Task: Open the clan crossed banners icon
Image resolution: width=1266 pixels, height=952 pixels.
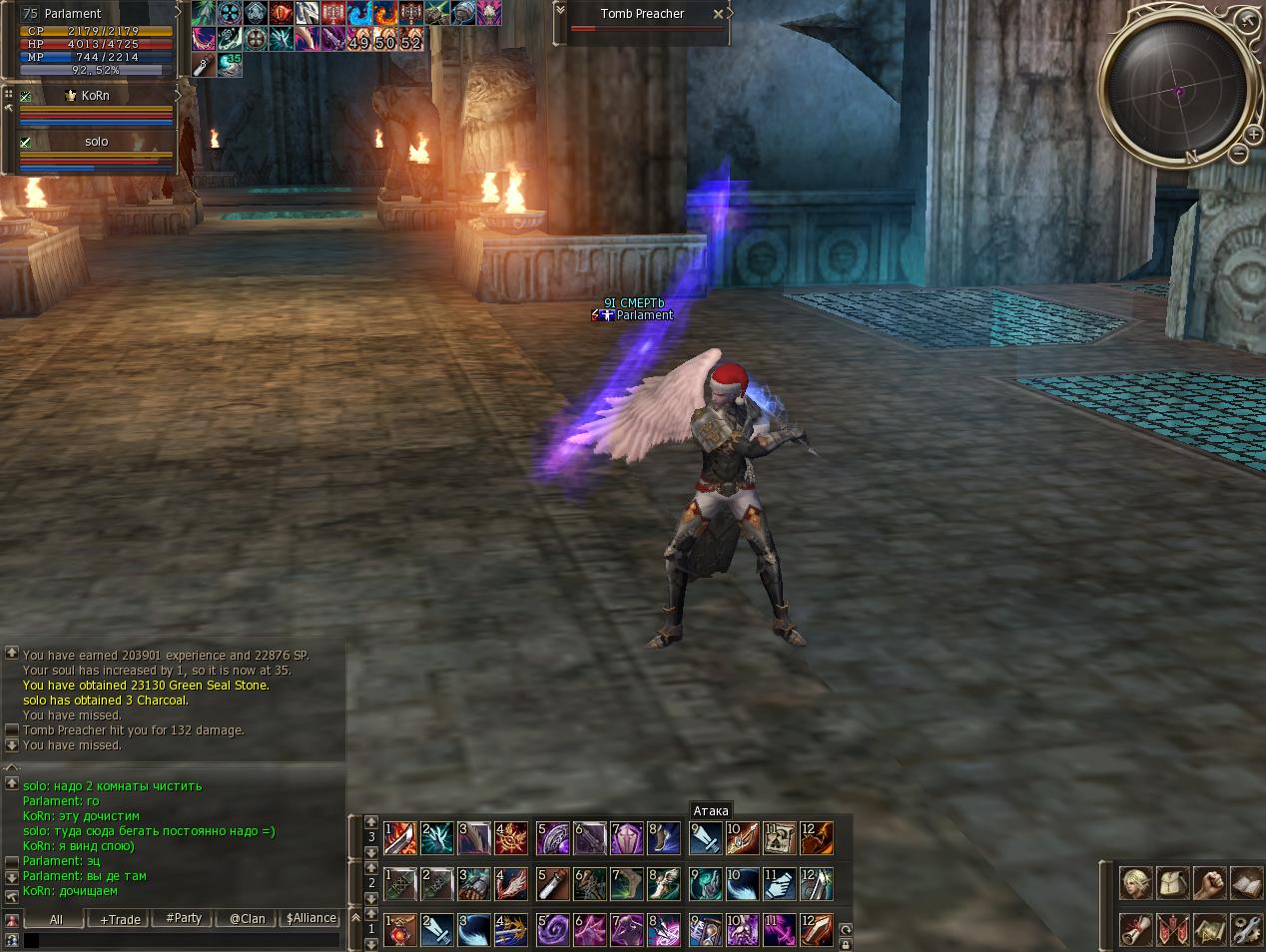Action: pos(1172,929)
